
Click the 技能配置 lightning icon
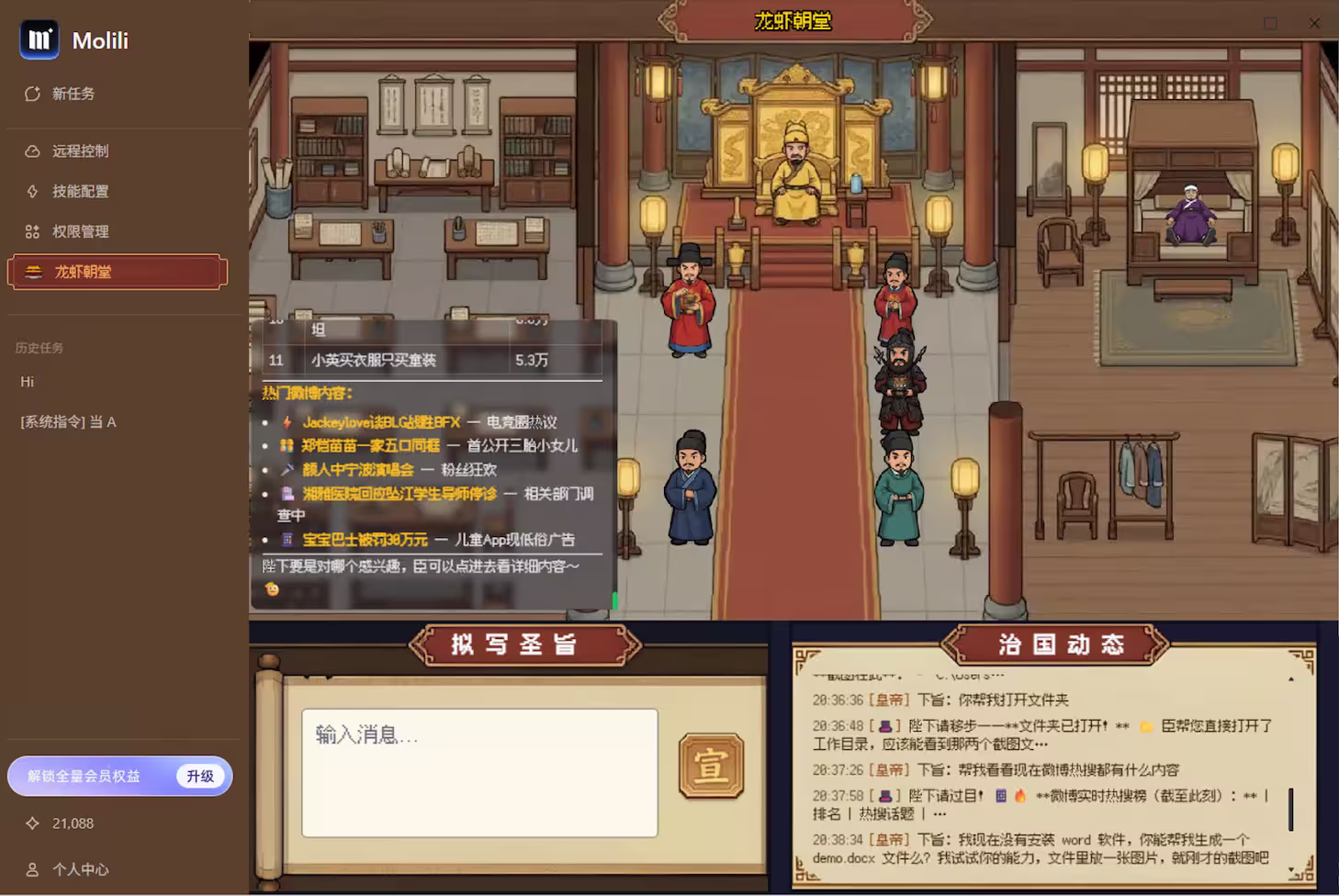pyautogui.click(x=34, y=191)
